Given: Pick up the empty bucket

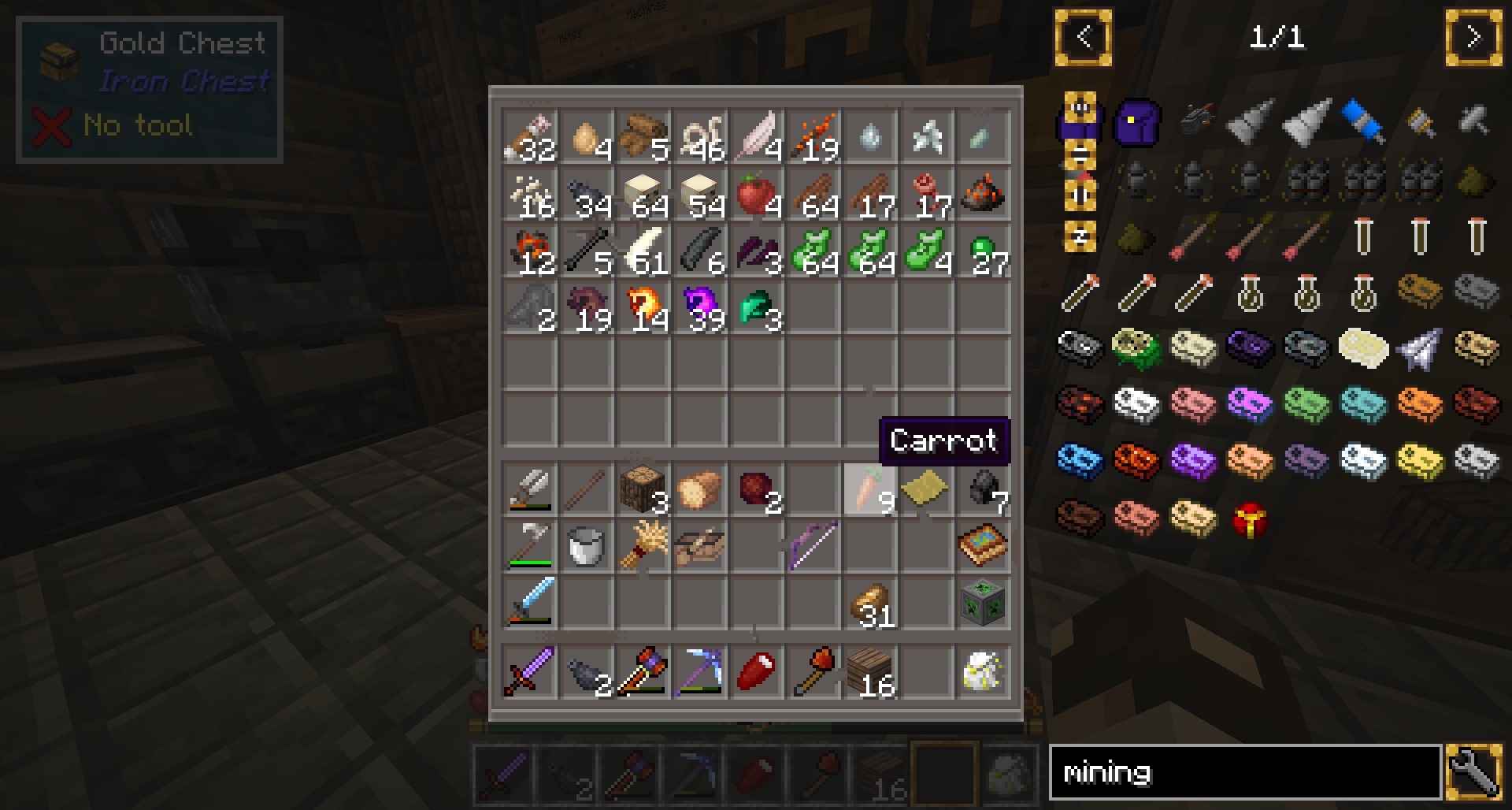Looking at the screenshot, I should click(x=587, y=545).
